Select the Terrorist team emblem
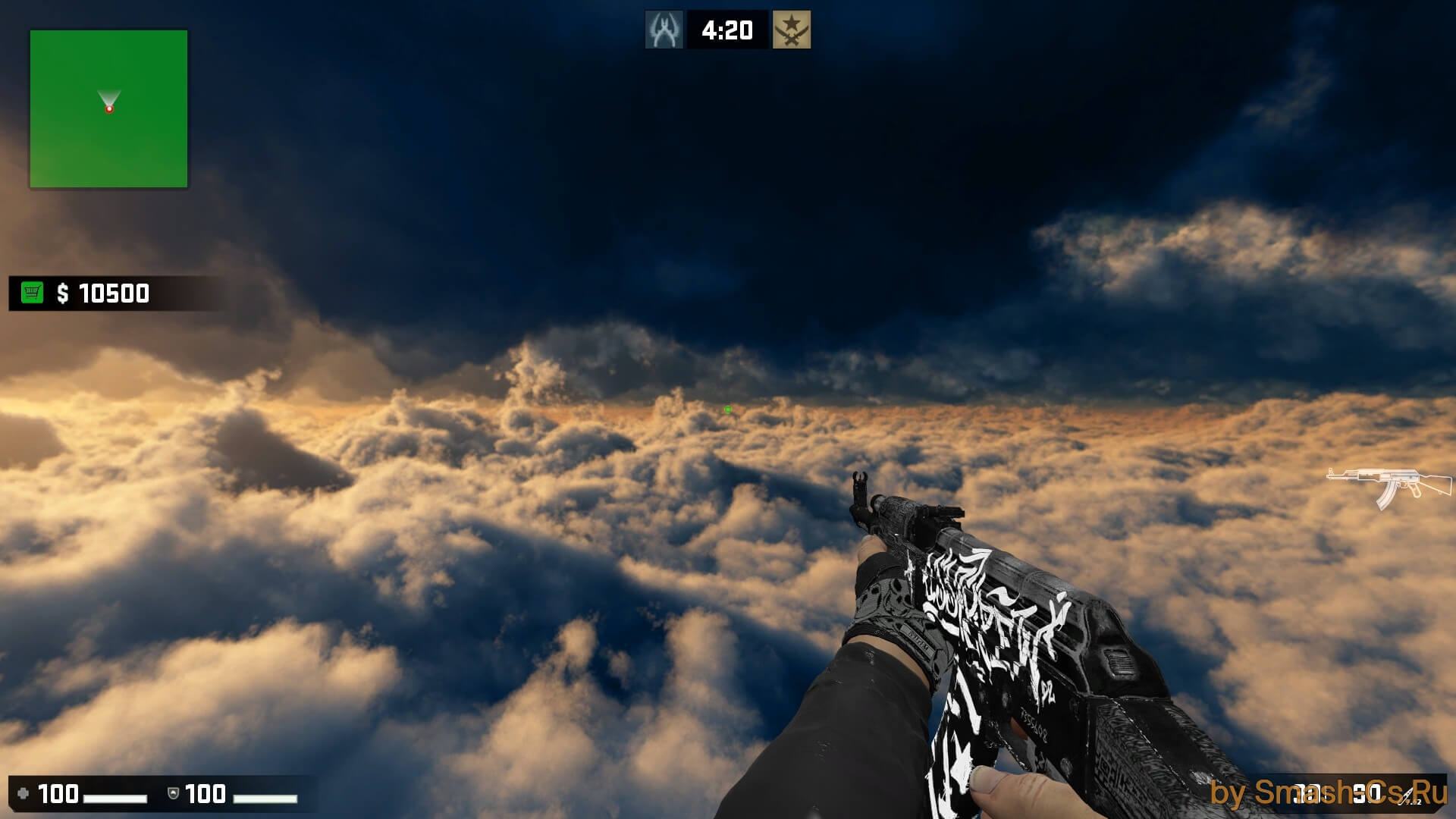Viewport: 1456px width, 819px height. [x=791, y=30]
